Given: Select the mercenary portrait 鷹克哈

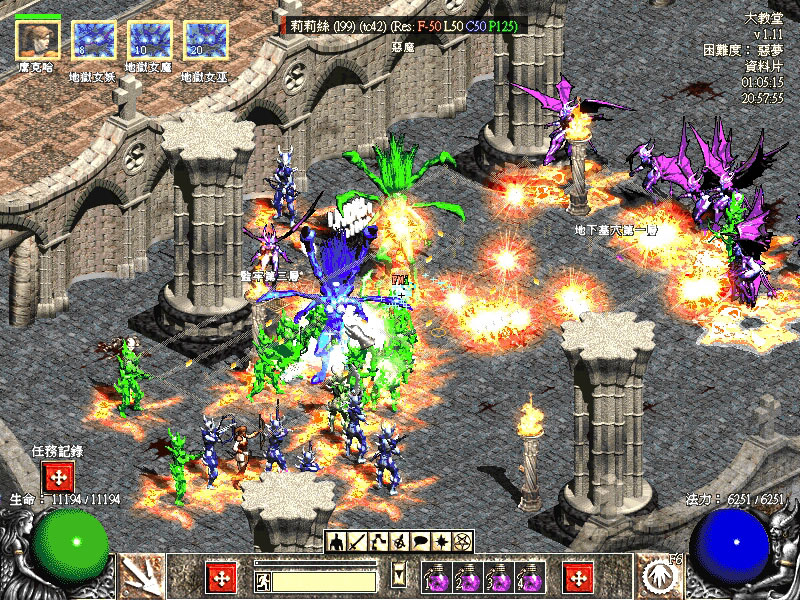Looking at the screenshot, I should pyautogui.click(x=38, y=41).
